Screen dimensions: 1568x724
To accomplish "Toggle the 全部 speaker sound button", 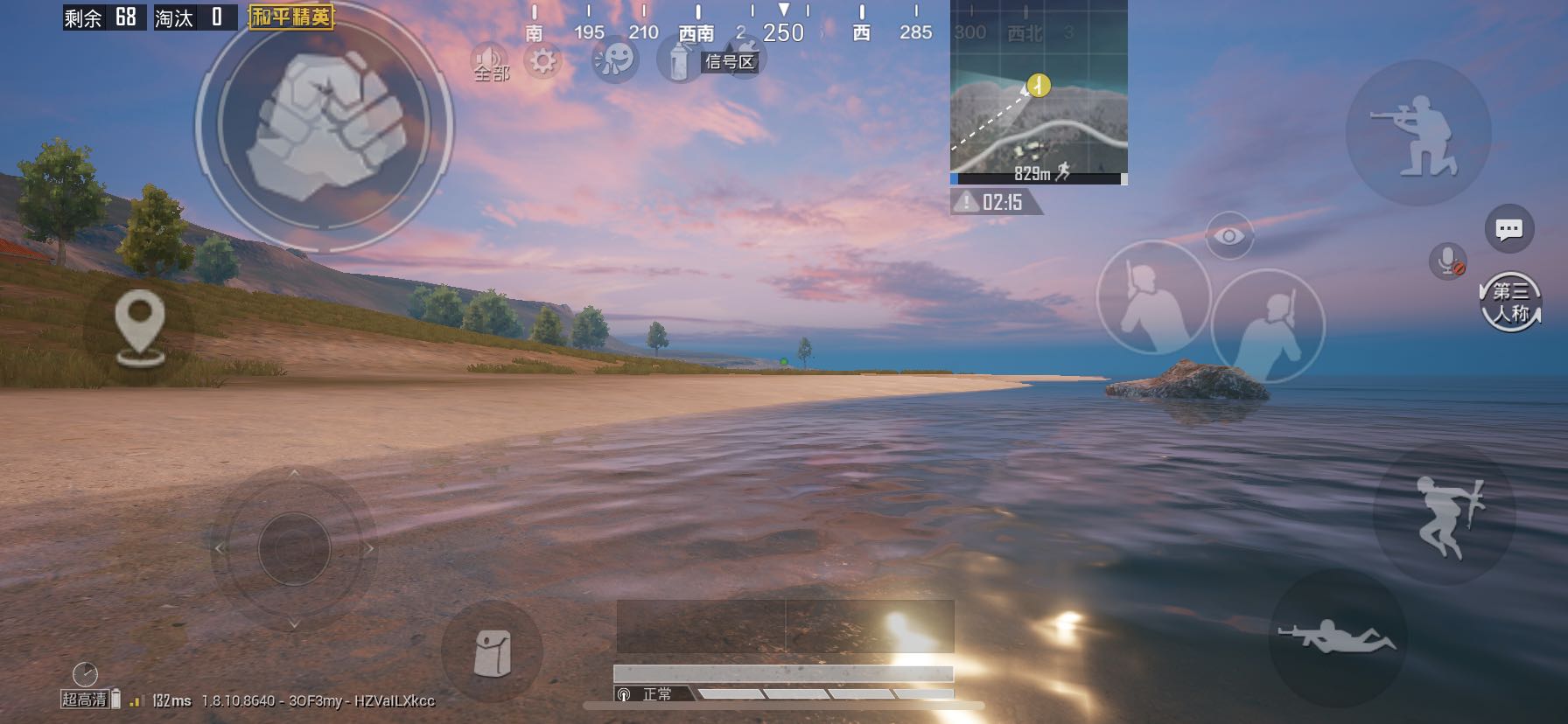I will [491, 62].
